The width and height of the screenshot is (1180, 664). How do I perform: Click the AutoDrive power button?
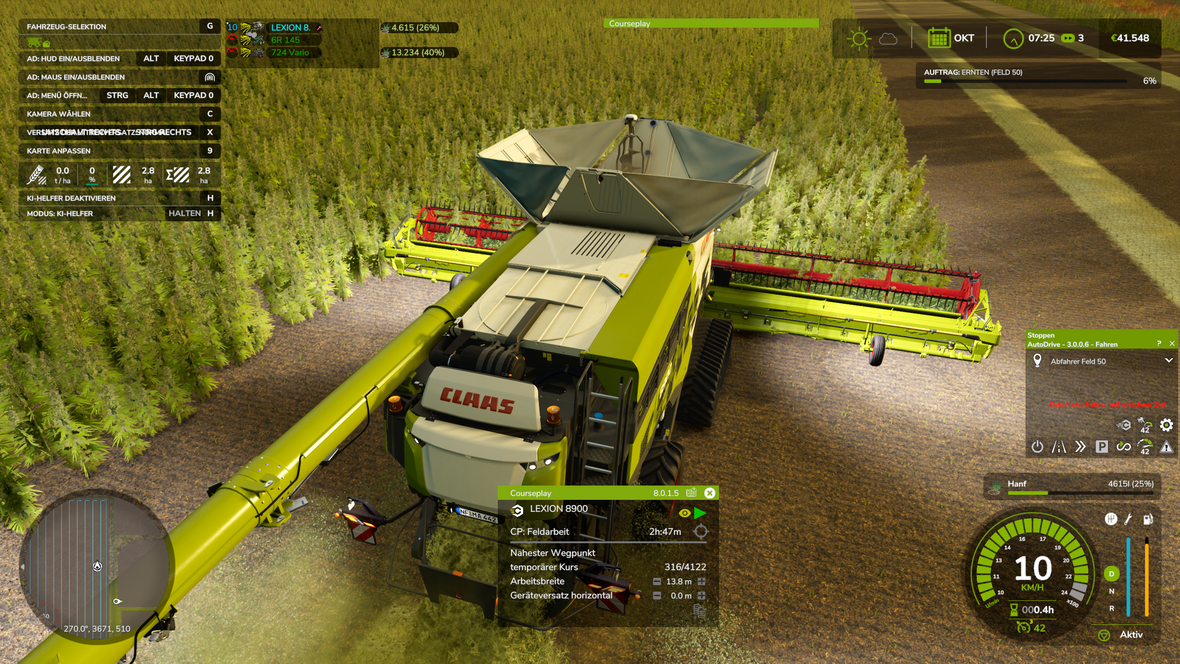tap(1037, 447)
